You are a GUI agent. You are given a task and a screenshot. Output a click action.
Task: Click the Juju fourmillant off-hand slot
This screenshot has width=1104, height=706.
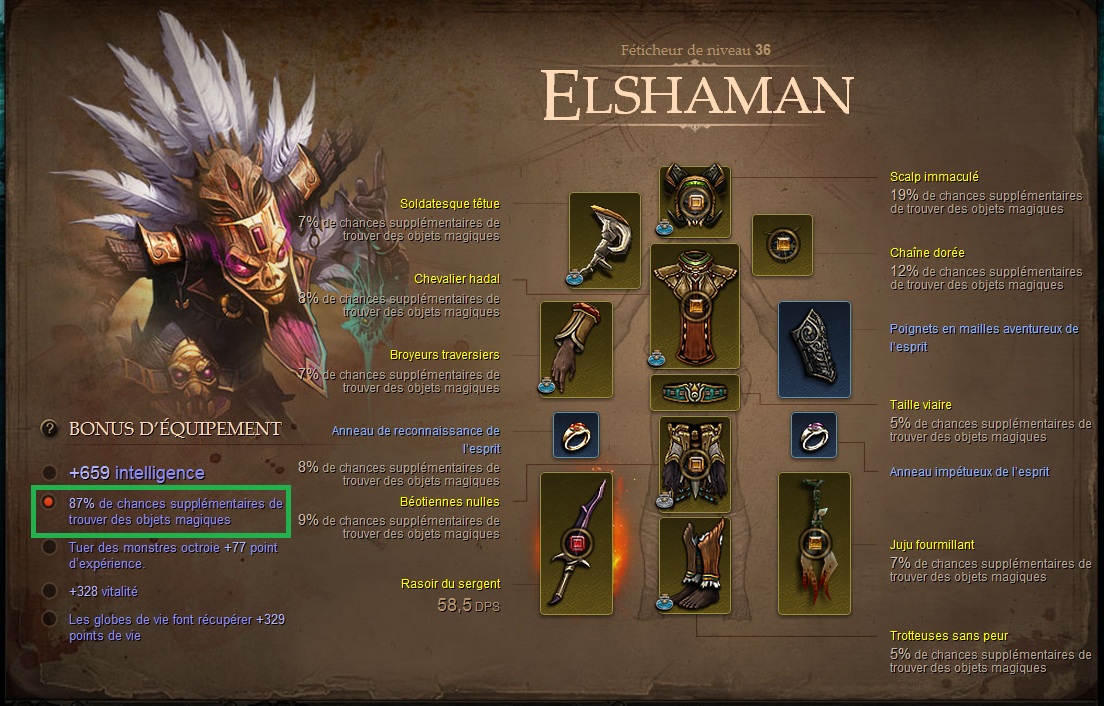(813, 543)
